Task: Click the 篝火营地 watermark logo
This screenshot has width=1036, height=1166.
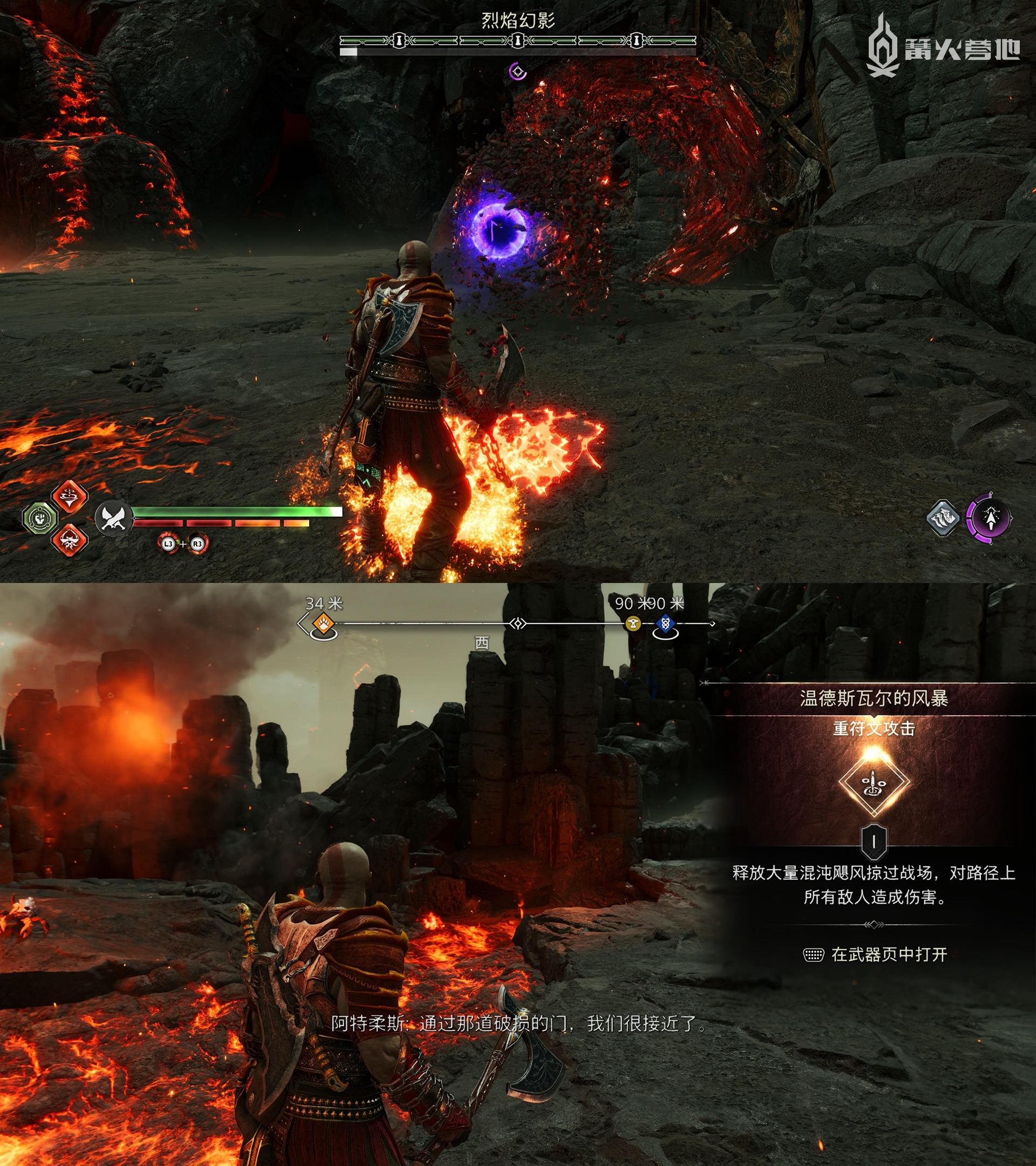Action: 943,48
